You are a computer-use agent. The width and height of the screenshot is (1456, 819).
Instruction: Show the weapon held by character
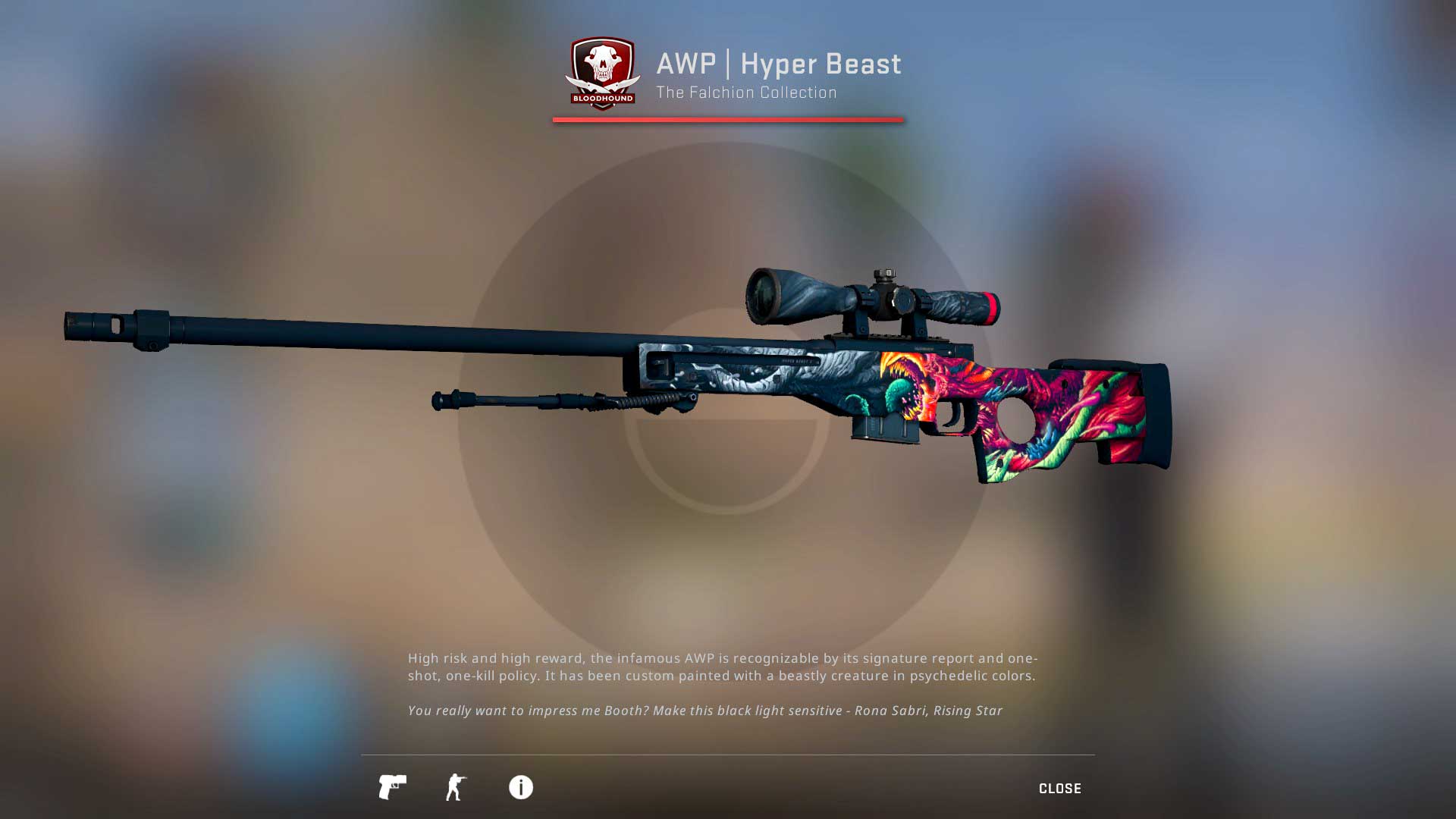pyautogui.click(x=456, y=787)
